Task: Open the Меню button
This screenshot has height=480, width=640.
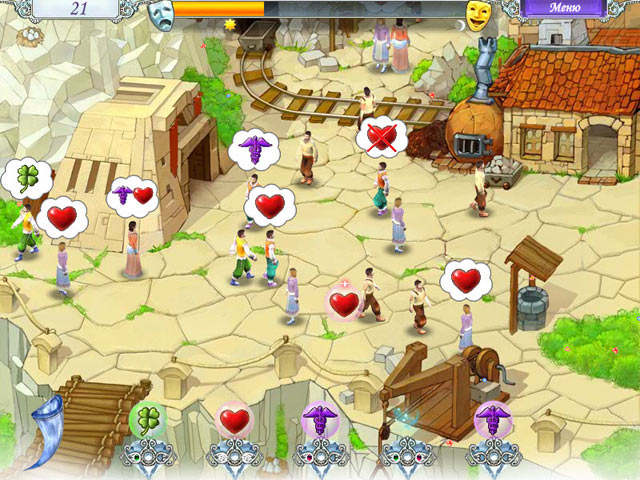Action: pos(563,8)
